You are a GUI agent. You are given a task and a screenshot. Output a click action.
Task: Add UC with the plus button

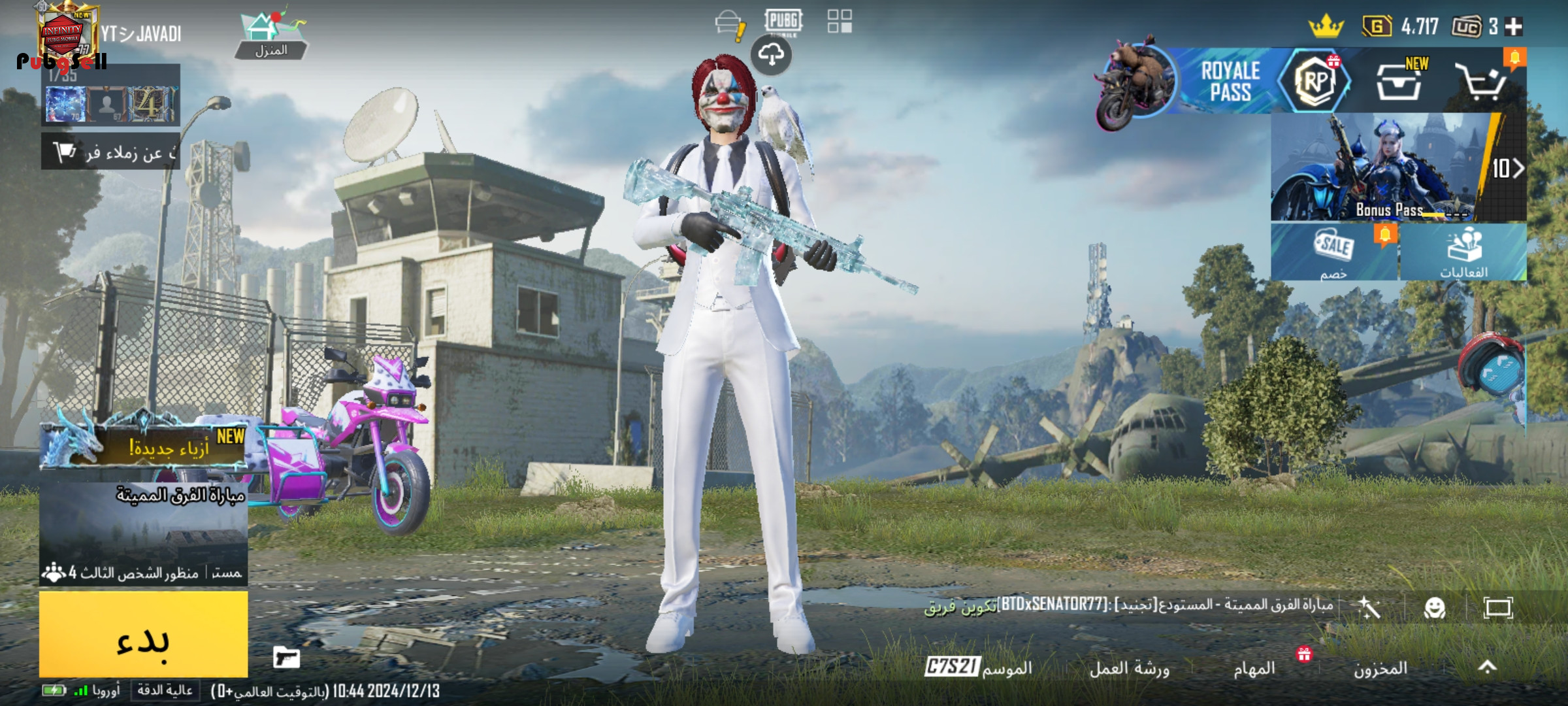pyautogui.click(x=1514, y=27)
